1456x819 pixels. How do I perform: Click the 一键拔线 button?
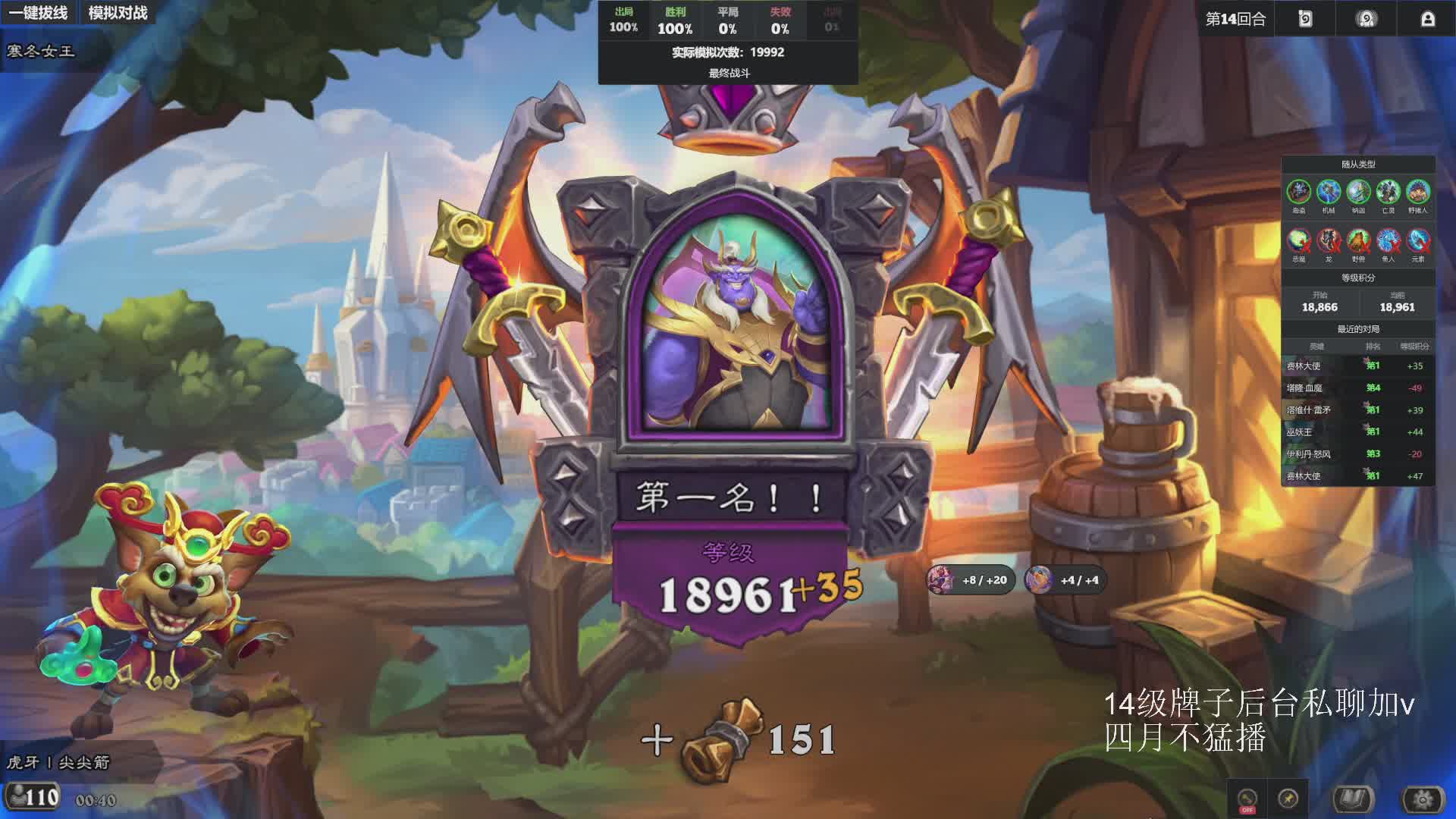(x=39, y=13)
